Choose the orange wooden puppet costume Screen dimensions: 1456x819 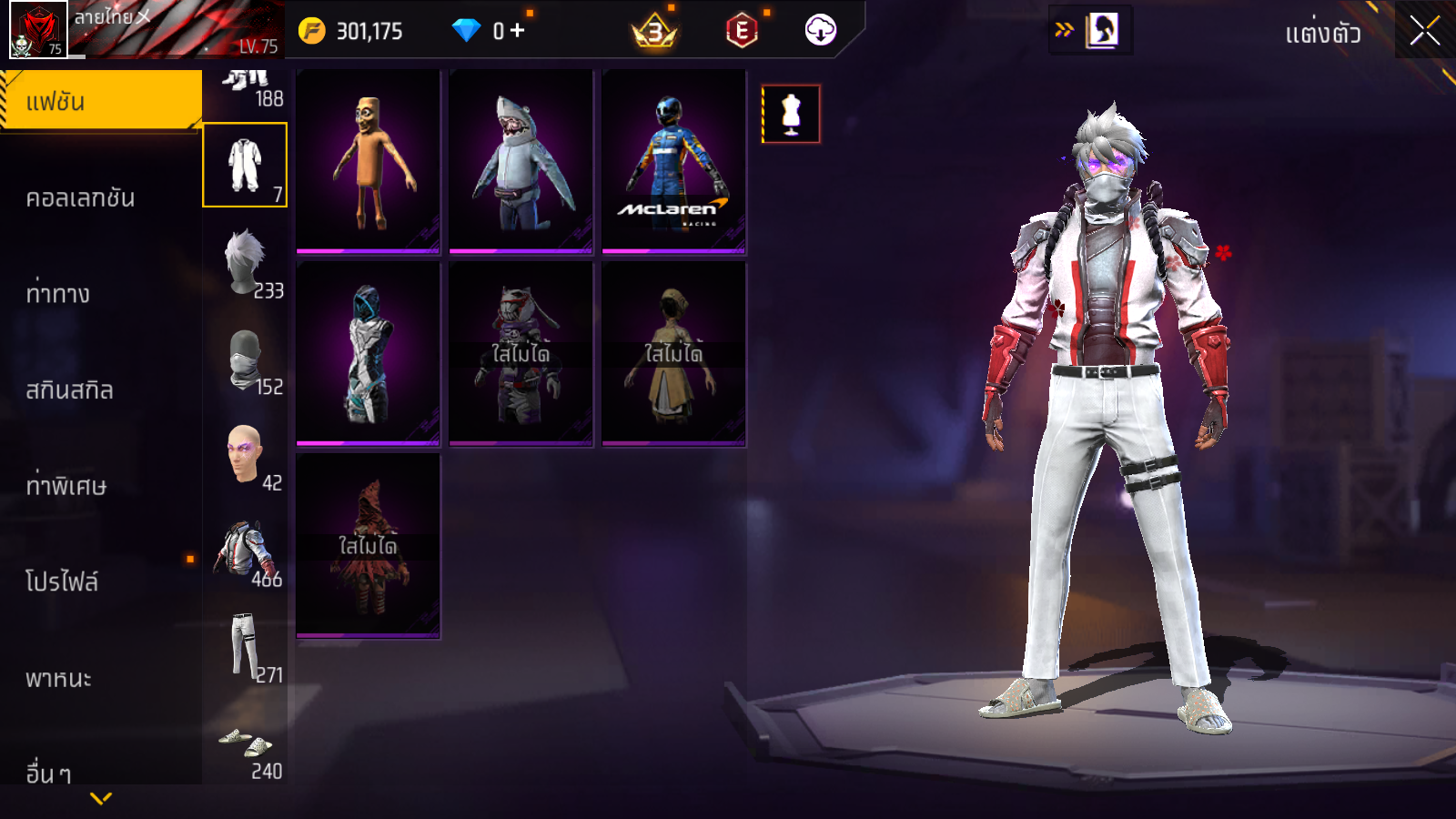[368, 161]
